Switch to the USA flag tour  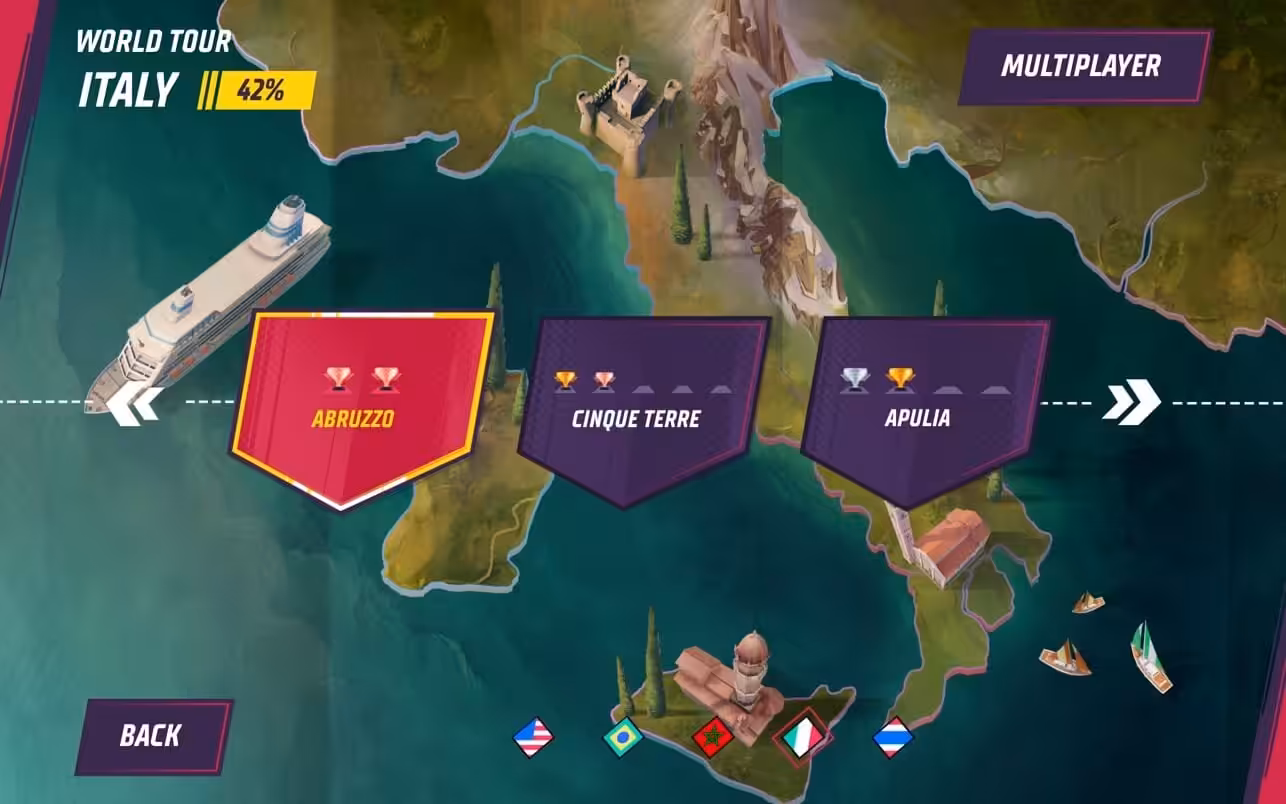pyautogui.click(x=533, y=738)
